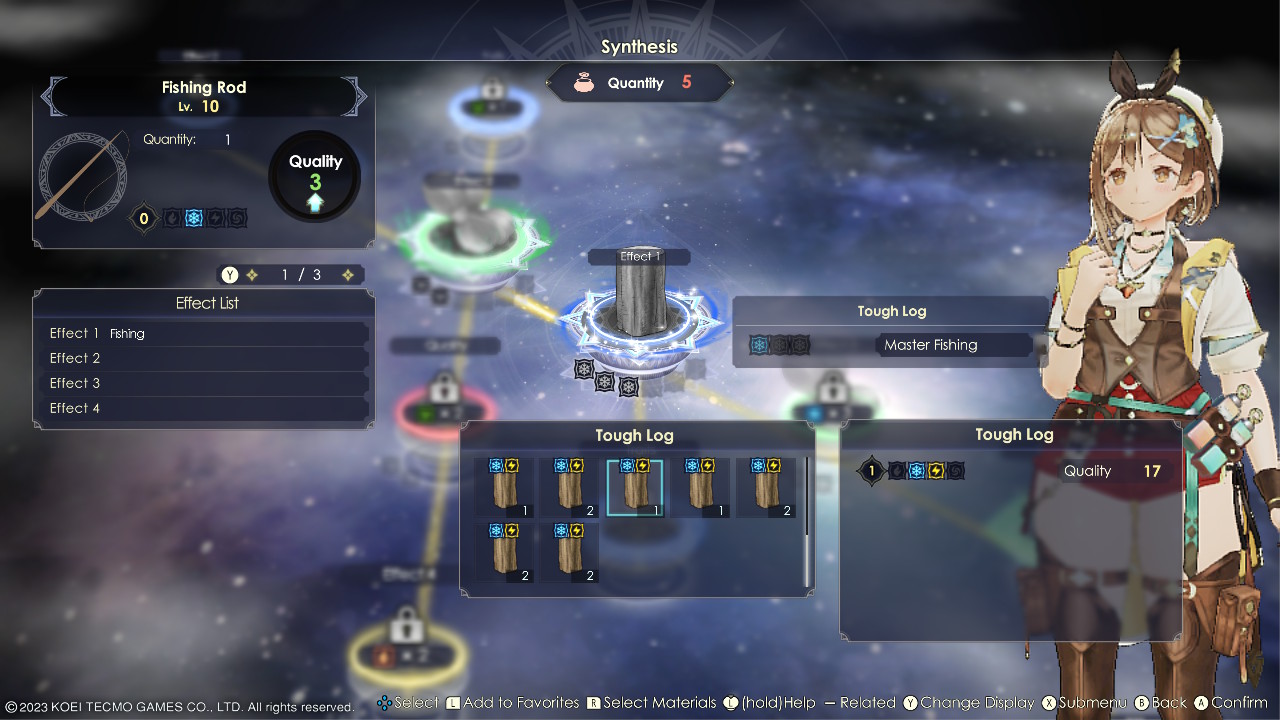Screen dimensions: 1280x720
Task: Choose the Effect 1 Fishing row
Action: [x=204, y=333]
